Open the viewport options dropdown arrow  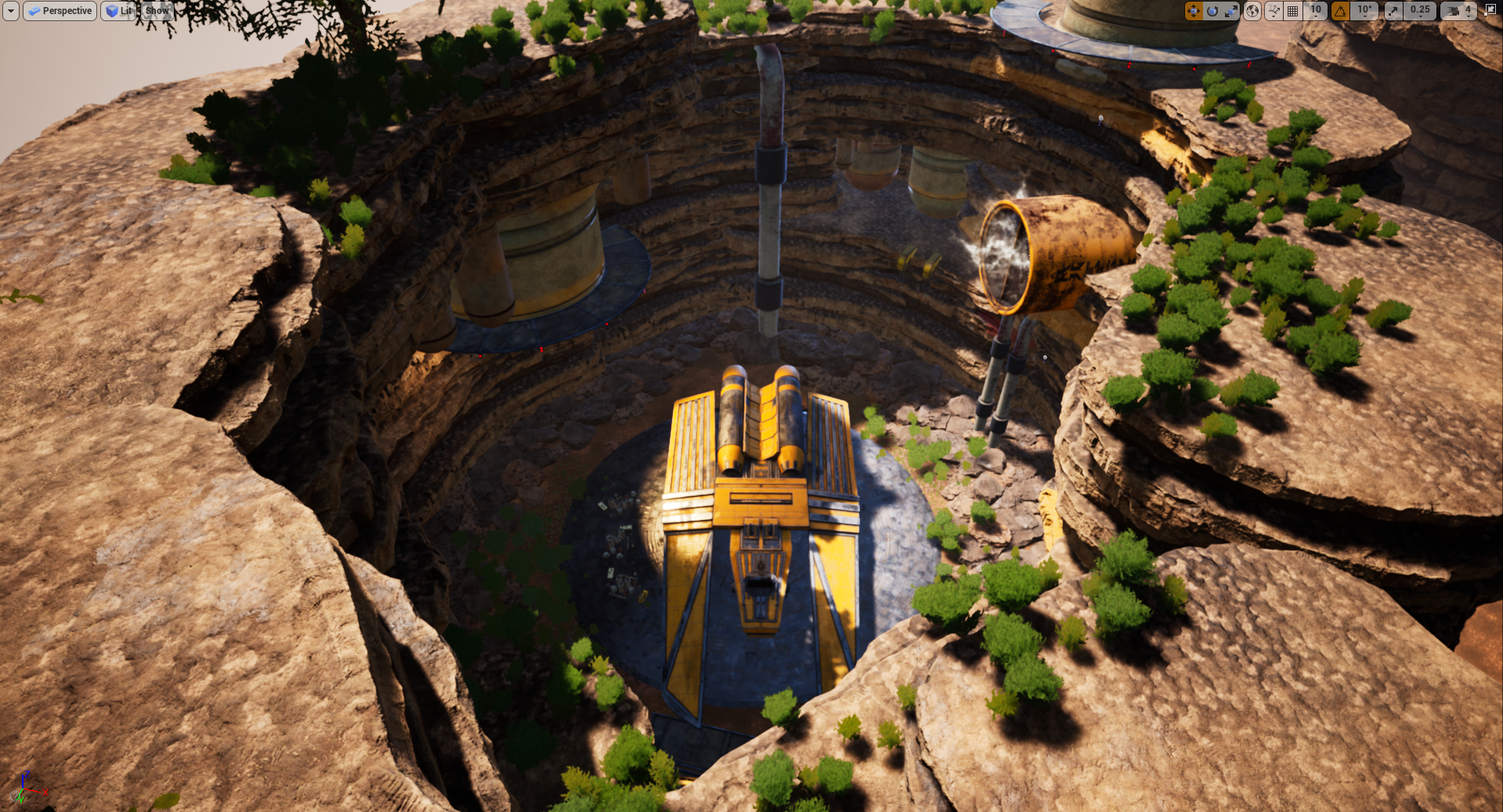[x=11, y=11]
